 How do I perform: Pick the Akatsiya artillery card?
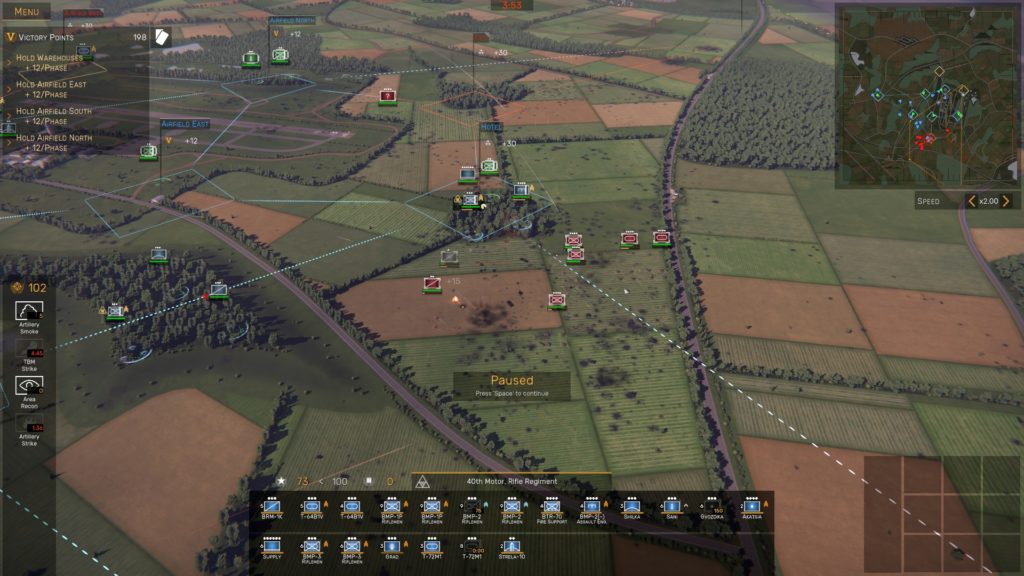pos(752,510)
